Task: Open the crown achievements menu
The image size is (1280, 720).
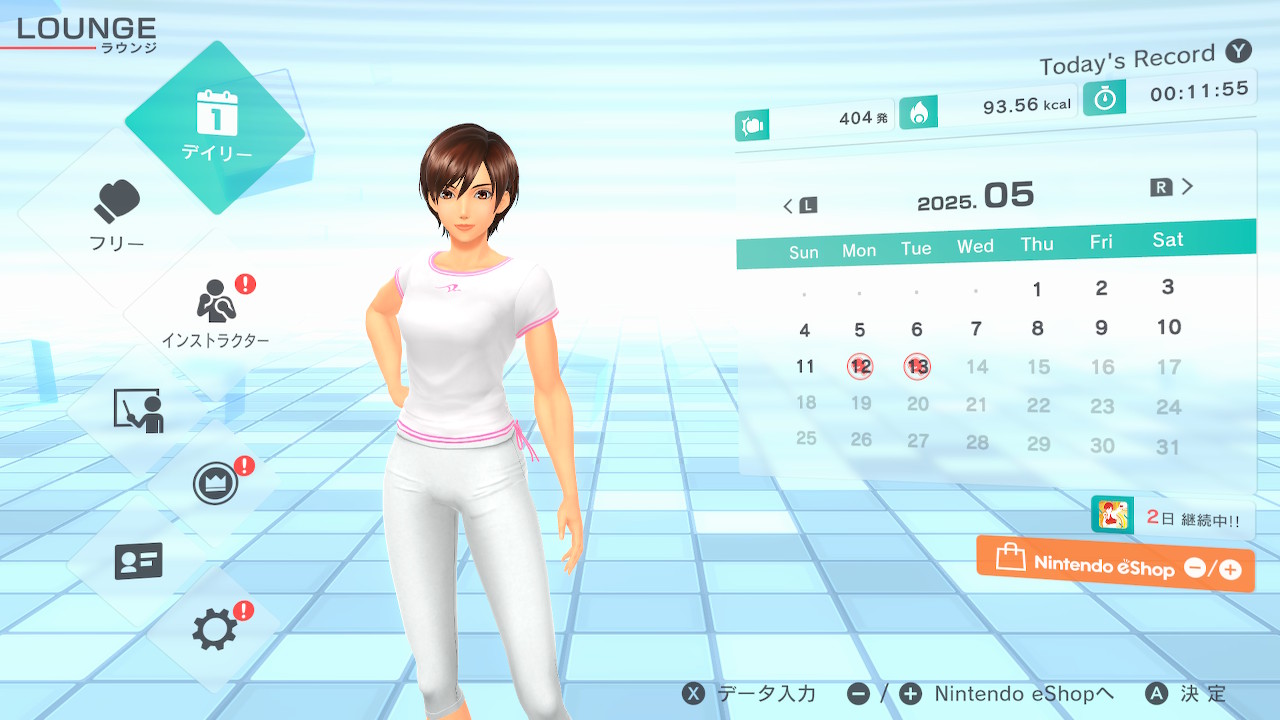Action: pos(216,486)
